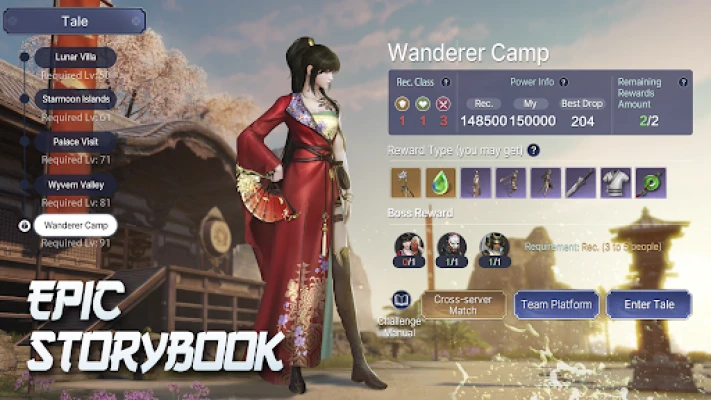This screenshot has height=400, width=711.
Task: Show the Power Info help tooltip
Action: [564, 82]
